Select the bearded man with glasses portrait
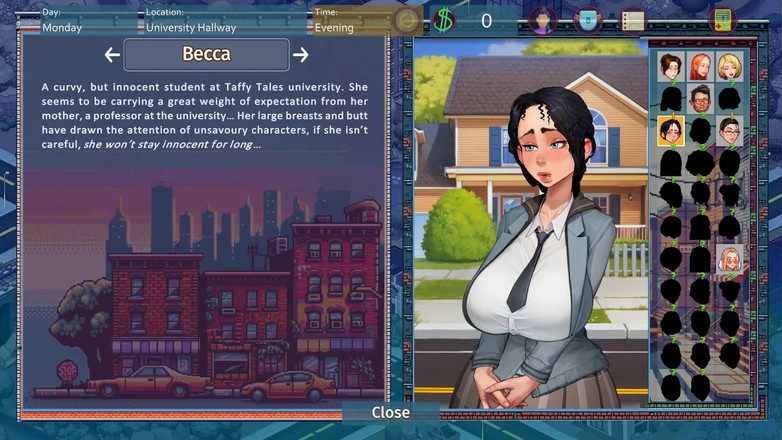782x440 pixels. pos(700,99)
